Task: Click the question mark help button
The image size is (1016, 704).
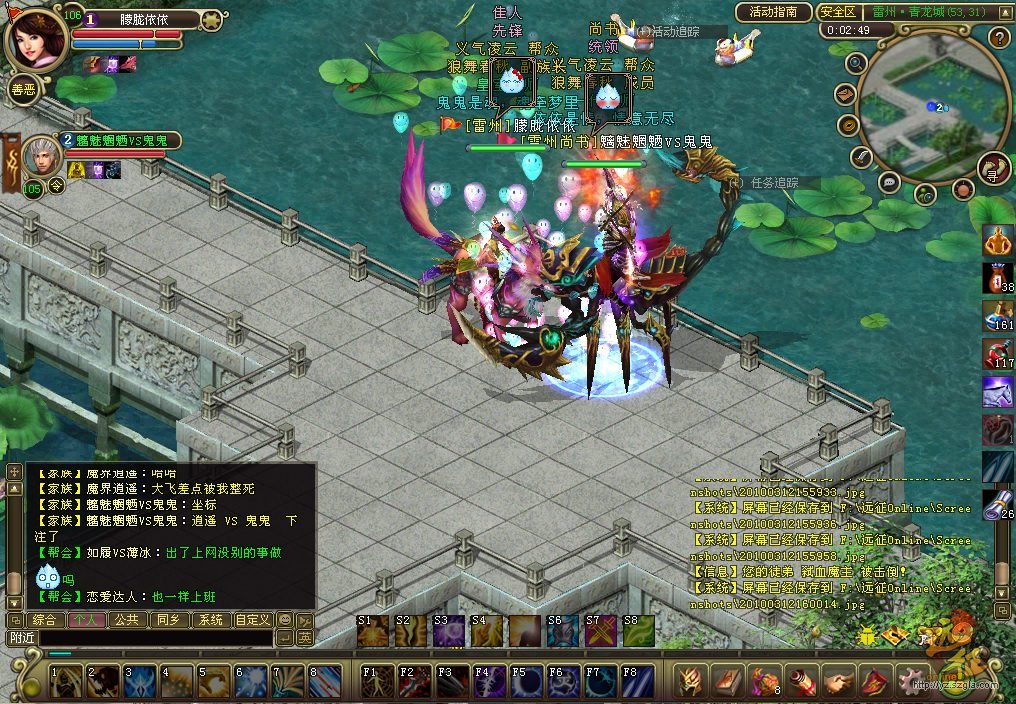Action: 998,38
